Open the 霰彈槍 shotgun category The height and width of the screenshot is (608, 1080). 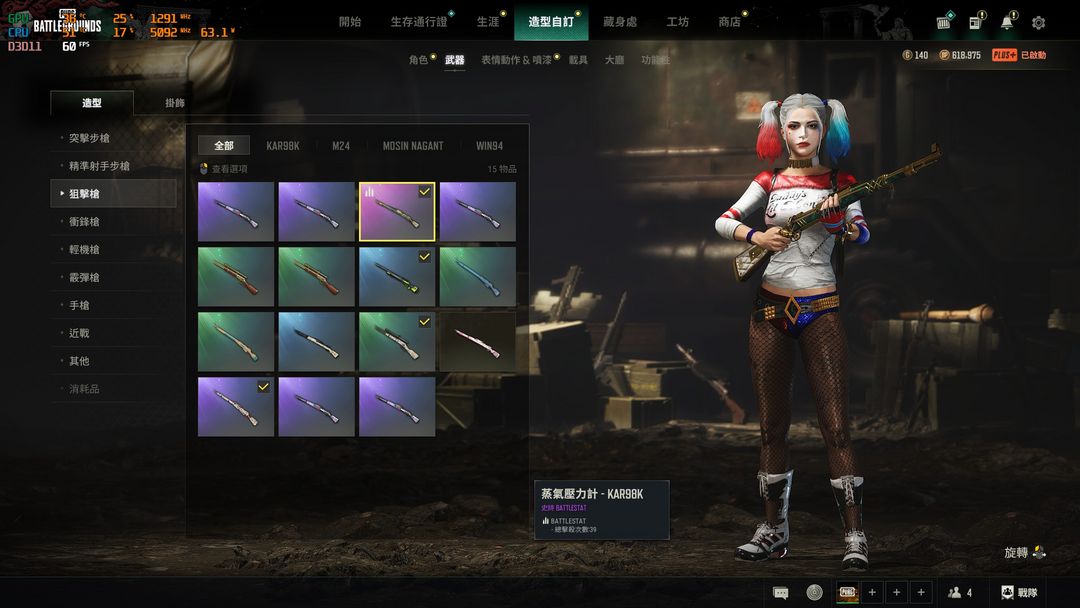click(x=84, y=277)
